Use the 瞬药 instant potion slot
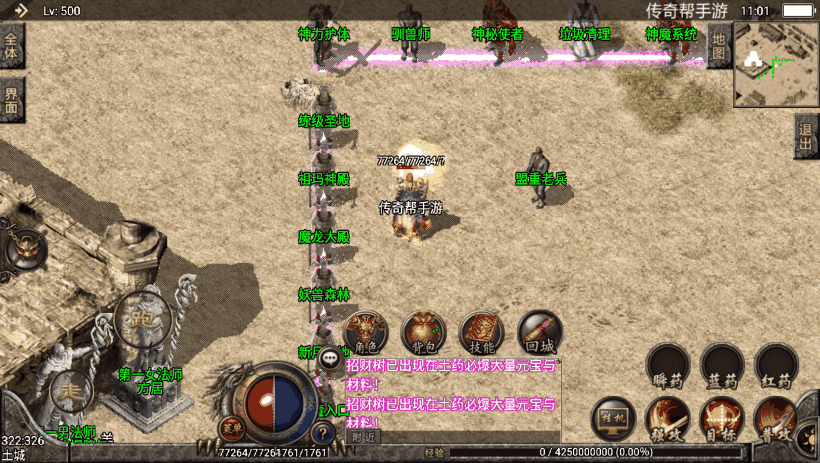The width and height of the screenshot is (820, 463). pyautogui.click(x=667, y=366)
